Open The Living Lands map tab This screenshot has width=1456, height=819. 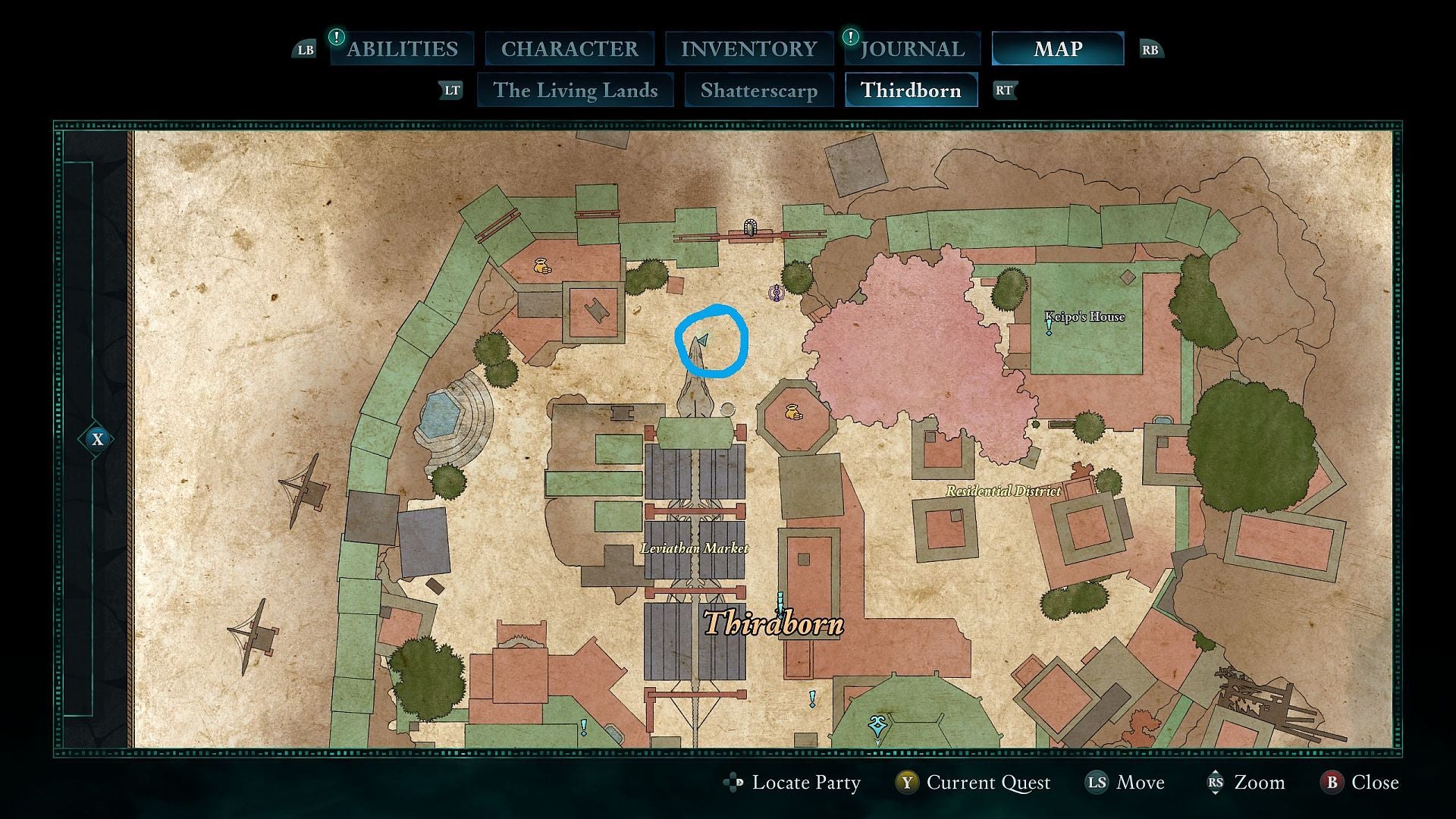[x=575, y=90]
